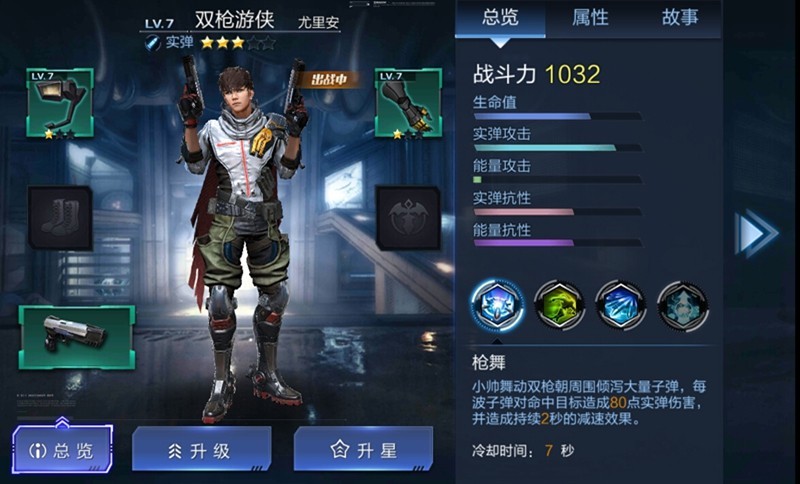Select the 枪舞 blue skill icon
Screen dimensions: 800x484
coord(497,305)
